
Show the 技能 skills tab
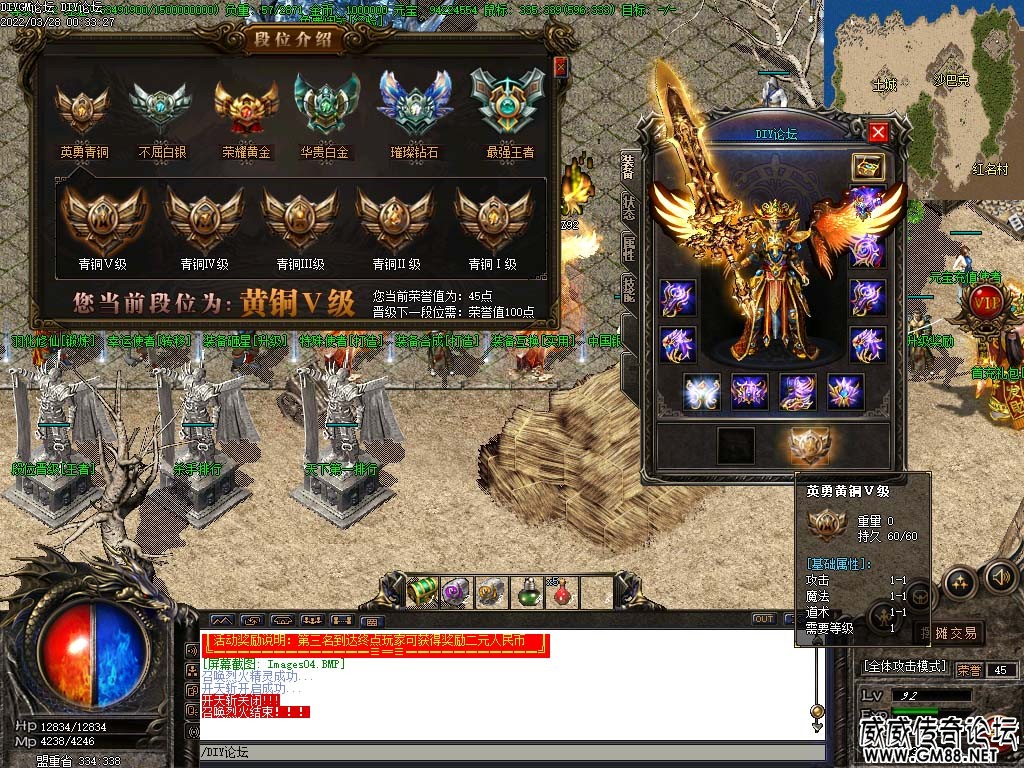point(628,288)
